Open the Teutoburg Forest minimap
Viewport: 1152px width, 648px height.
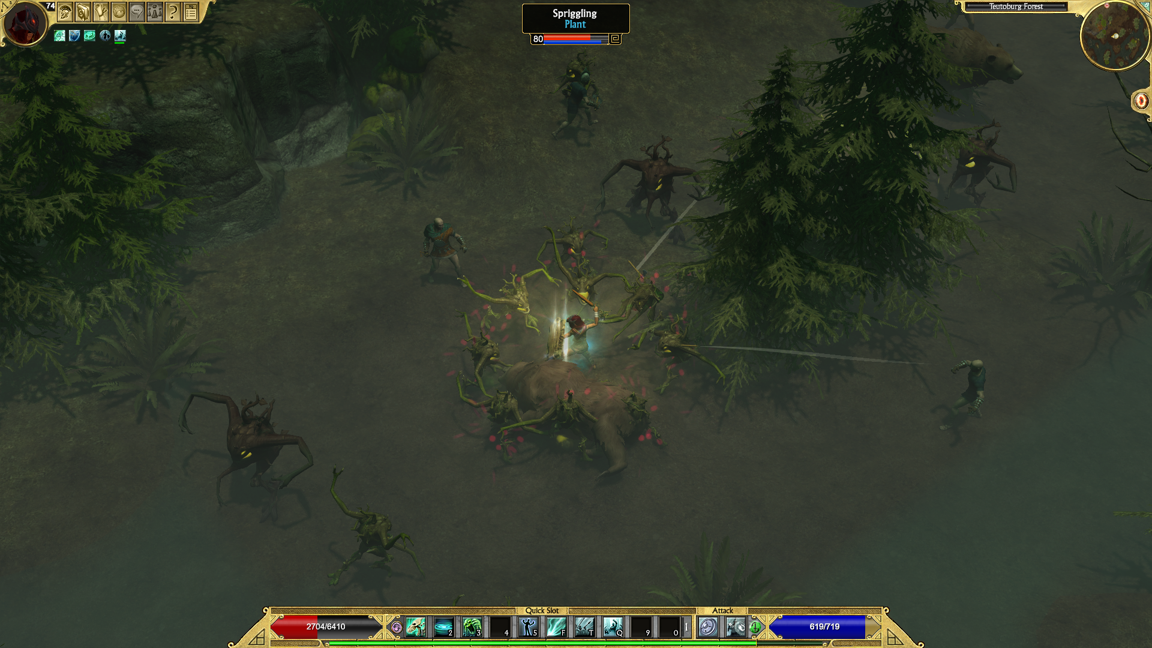coord(1114,36)
